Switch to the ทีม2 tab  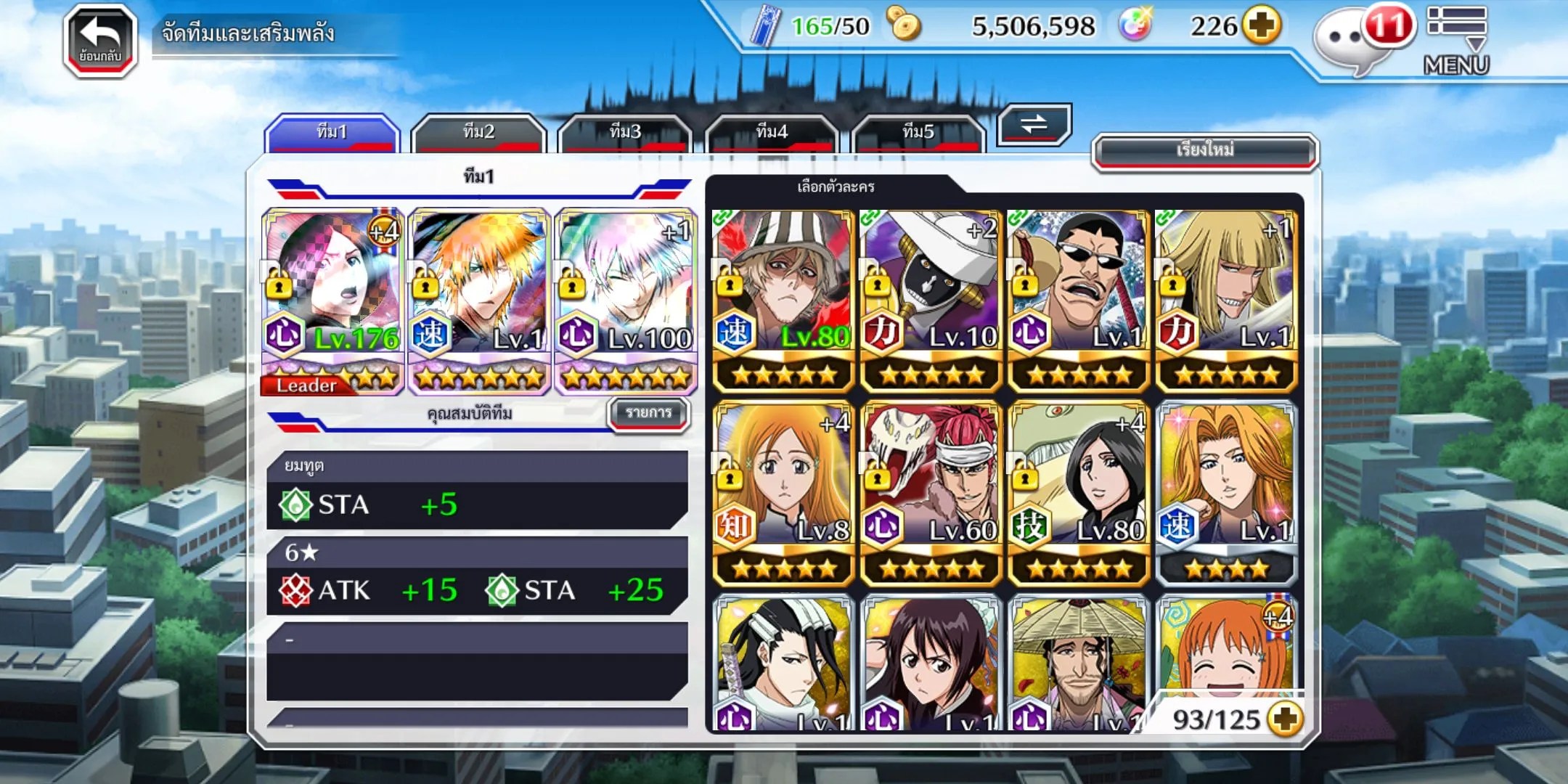point(478,133)
